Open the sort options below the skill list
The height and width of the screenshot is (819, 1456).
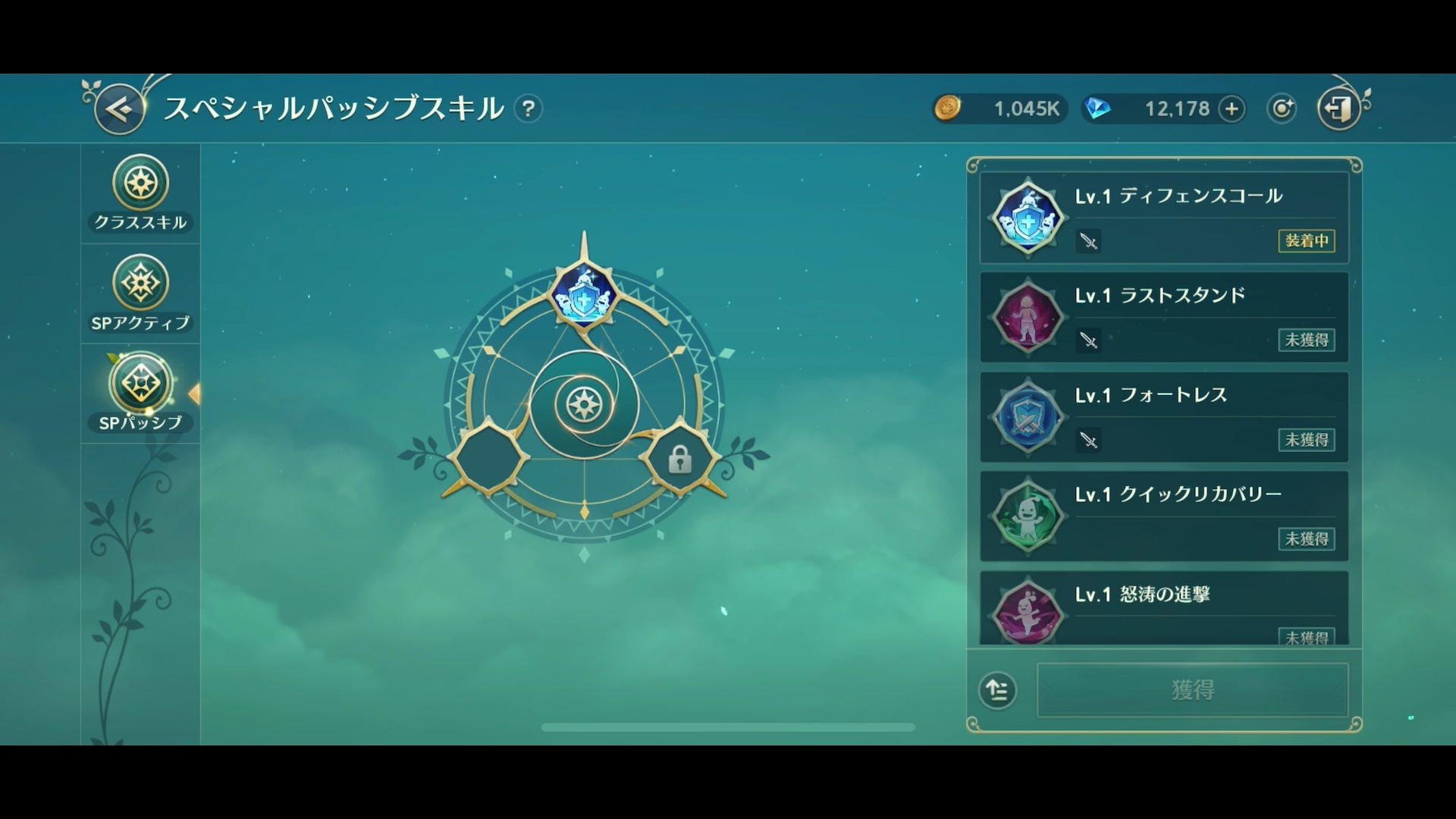[999, 691]
